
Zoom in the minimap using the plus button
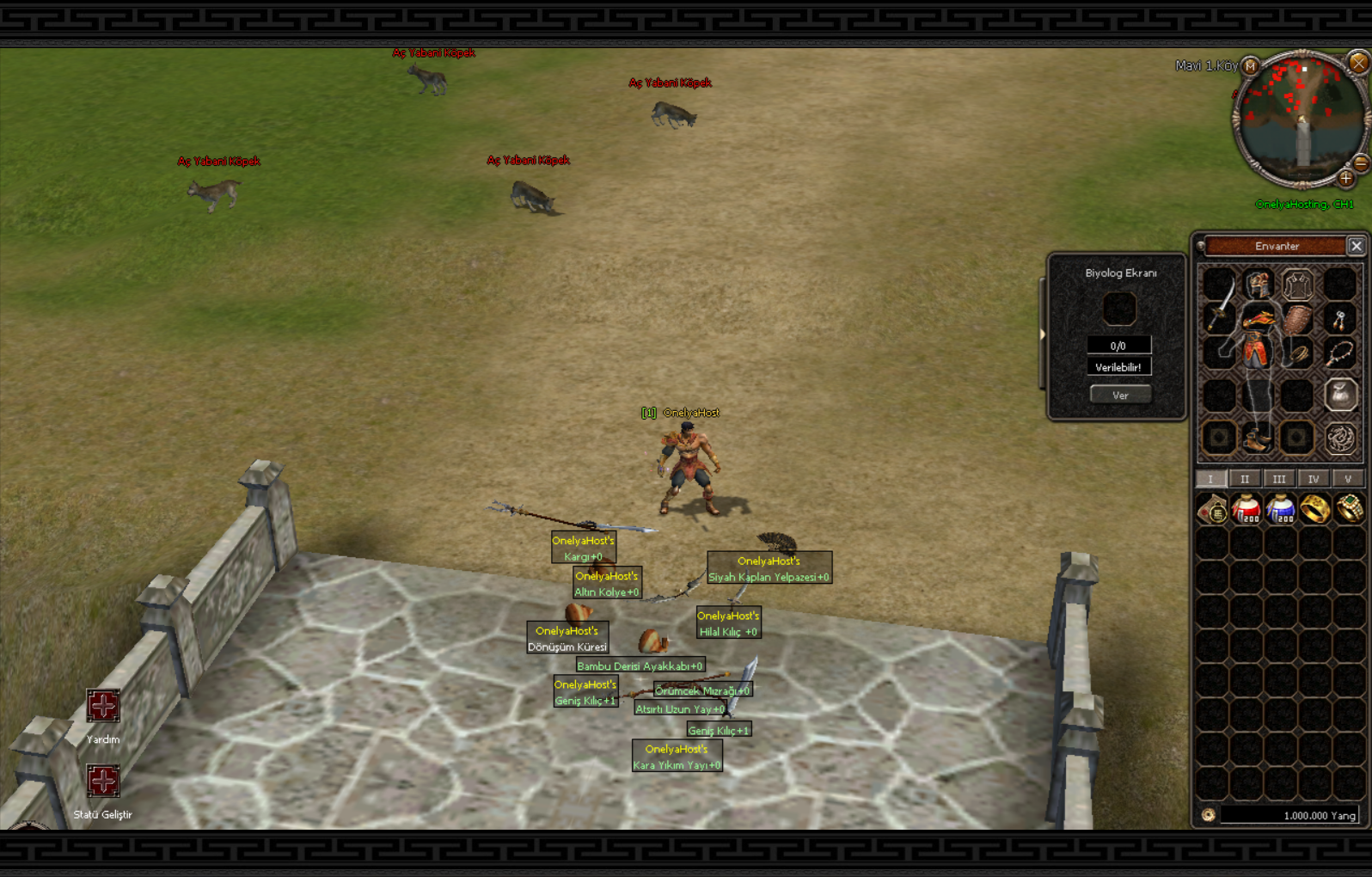tap(1348, 179)
